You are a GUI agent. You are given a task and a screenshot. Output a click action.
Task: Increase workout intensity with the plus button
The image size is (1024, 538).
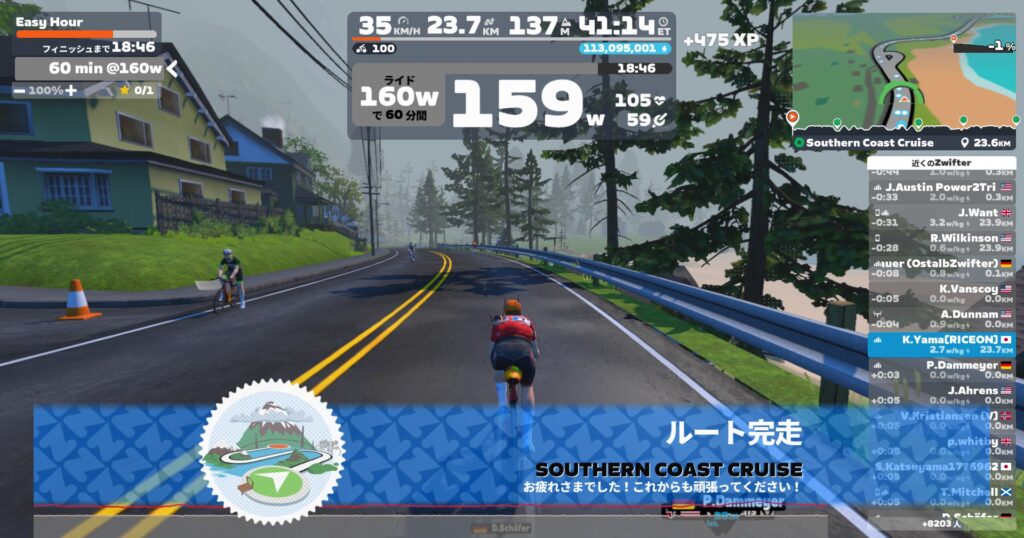point(71,91)
